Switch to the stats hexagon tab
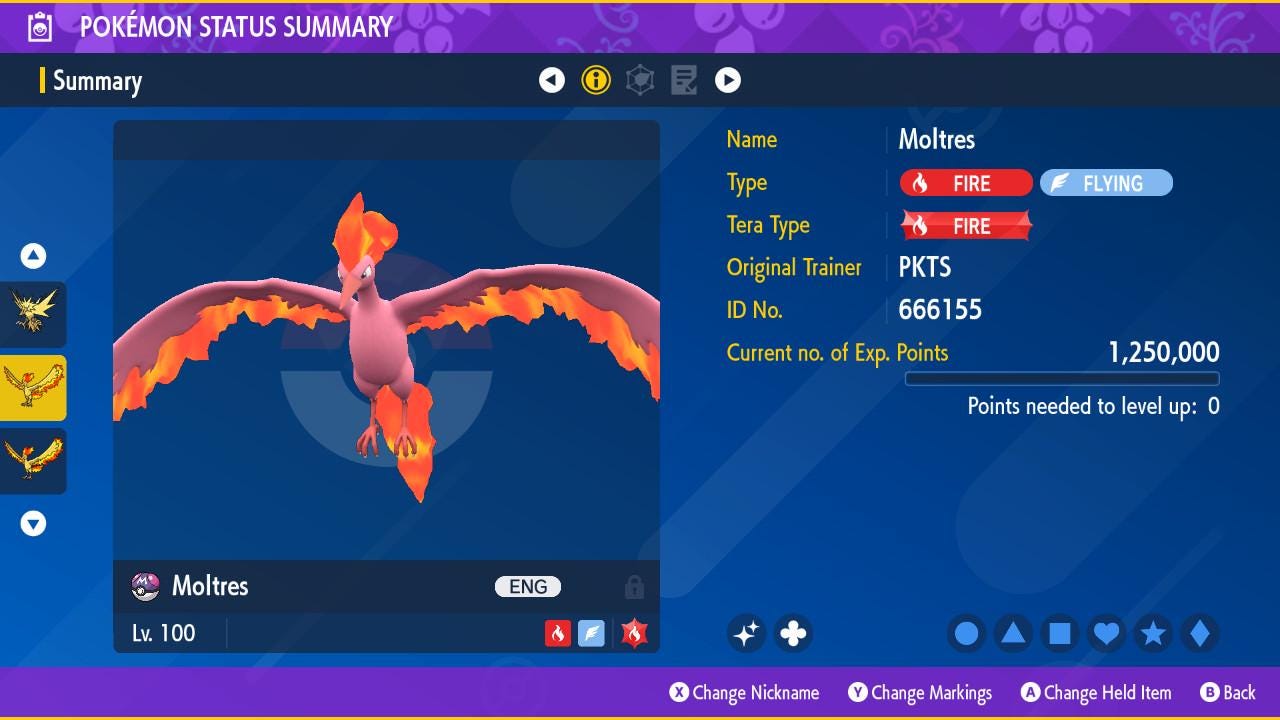Screen dimensions: 1280x720 tap(640, 80)
